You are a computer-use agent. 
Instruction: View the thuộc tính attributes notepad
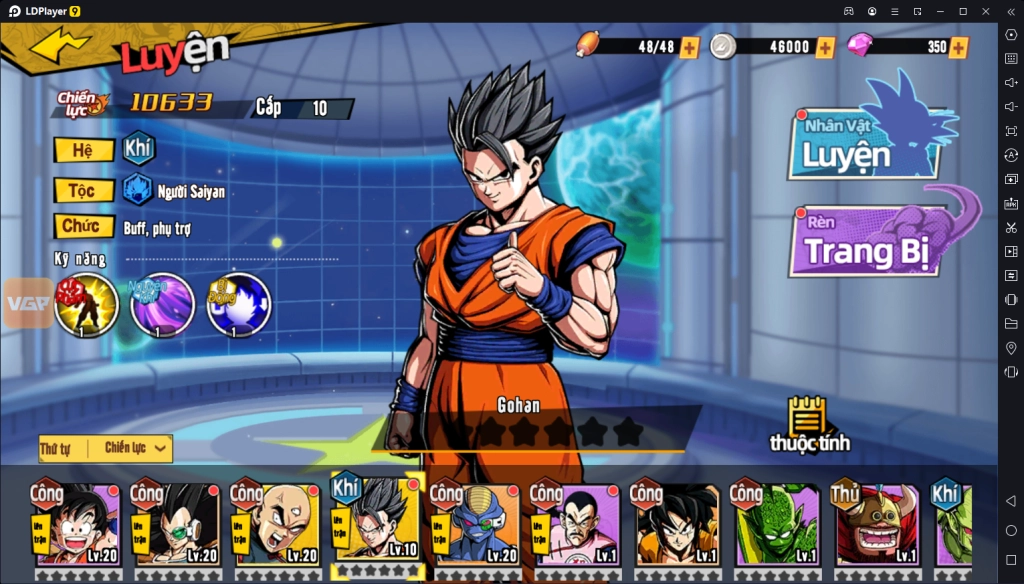(x=807, y=422)
